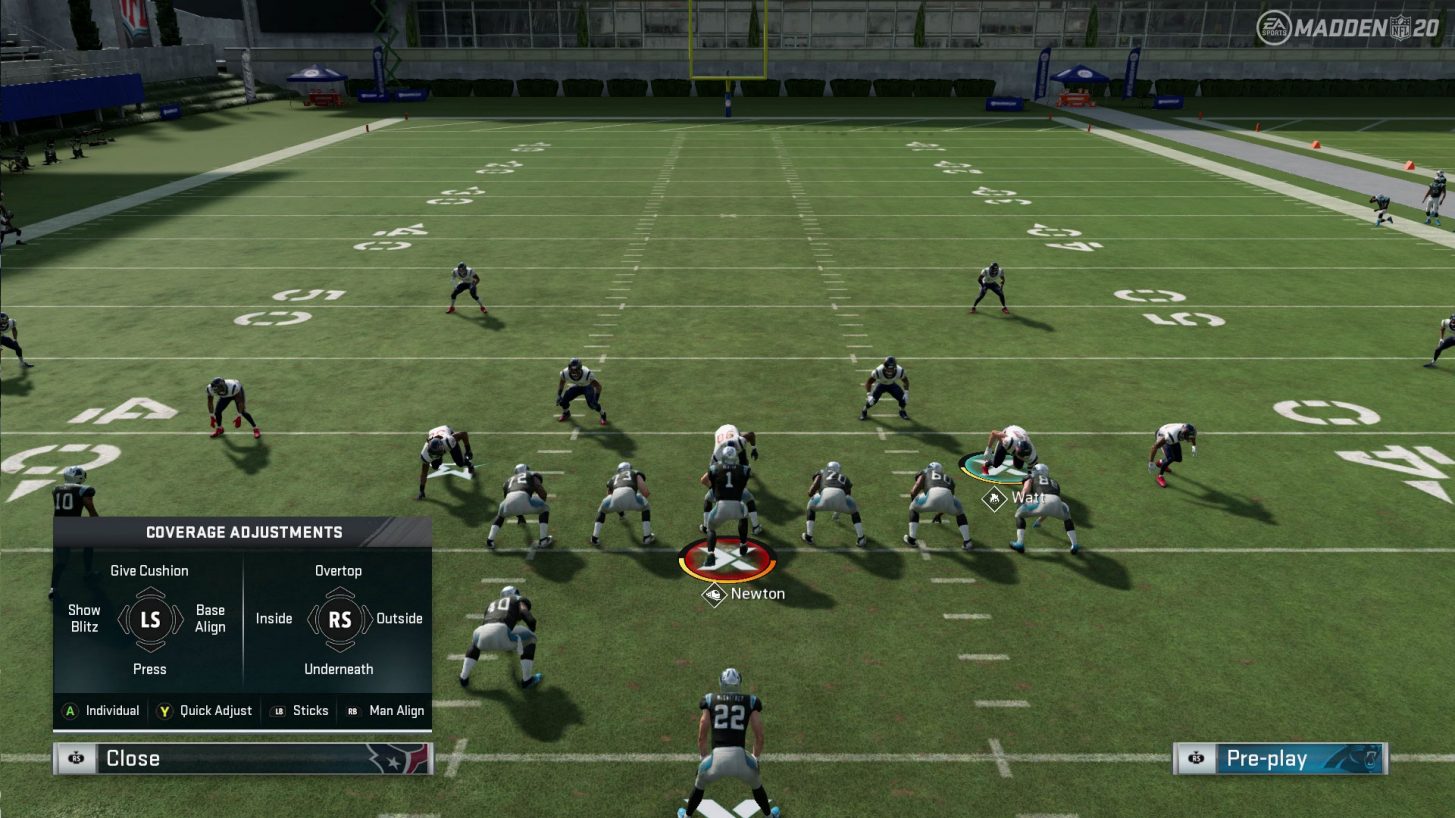The width and height of the screenshot is (1455, 818).
Task: Select Overtop in coverage shade options
Action: pyautogui.click(x=339, y=570)
